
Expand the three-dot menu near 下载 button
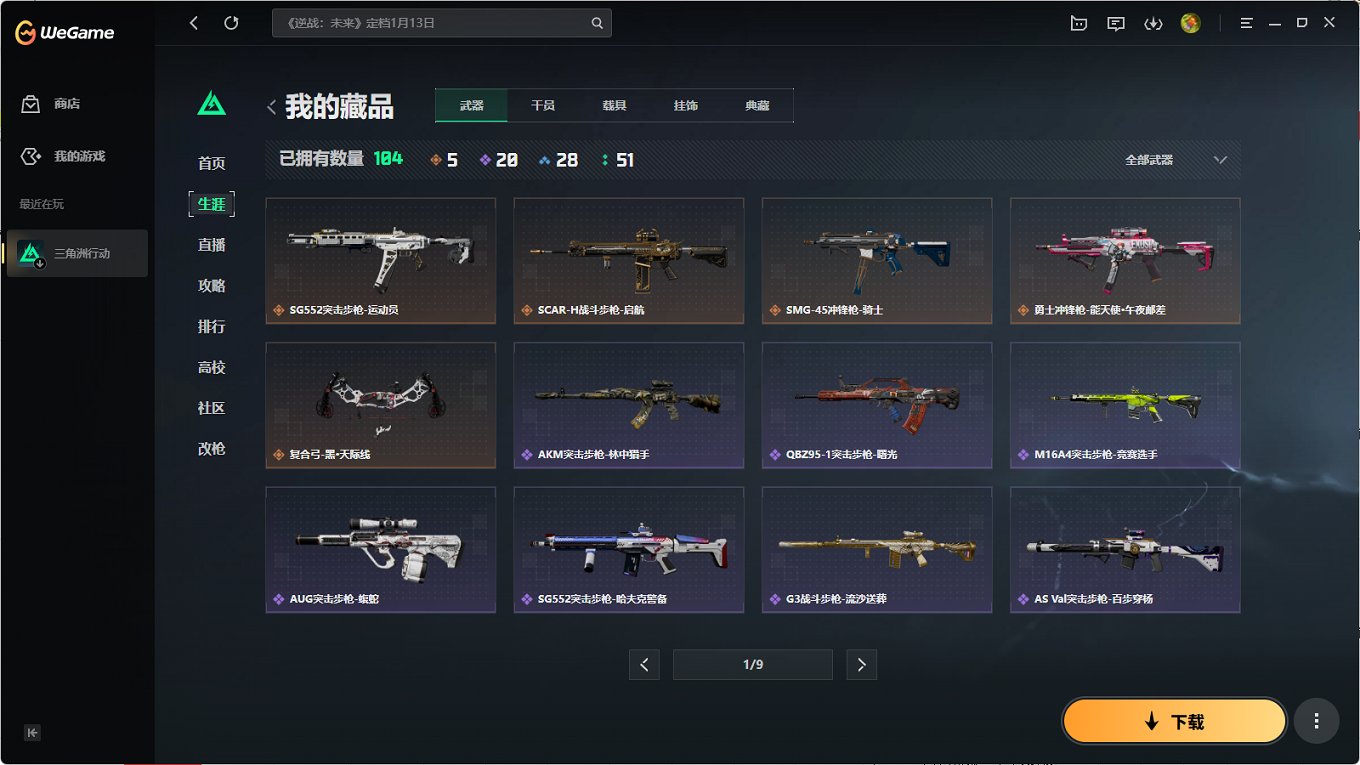click(x=1316, y=720)
